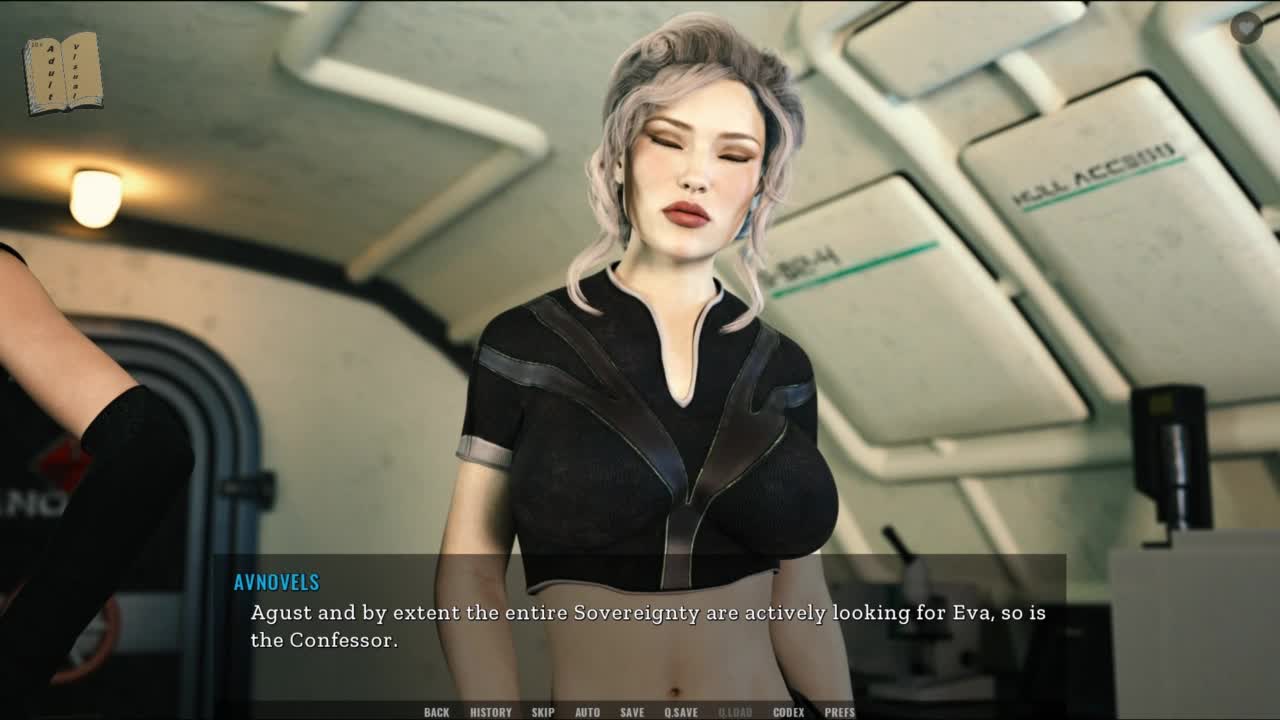The width and height of the screenshot is (1280, 720).
Task: Toggle Auto dialogue advance
Action: 587,712
